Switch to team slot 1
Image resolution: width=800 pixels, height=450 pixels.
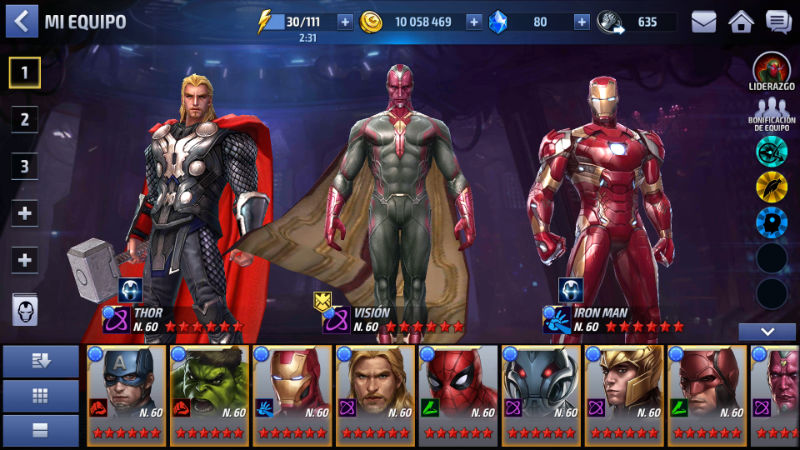[25, 71]
